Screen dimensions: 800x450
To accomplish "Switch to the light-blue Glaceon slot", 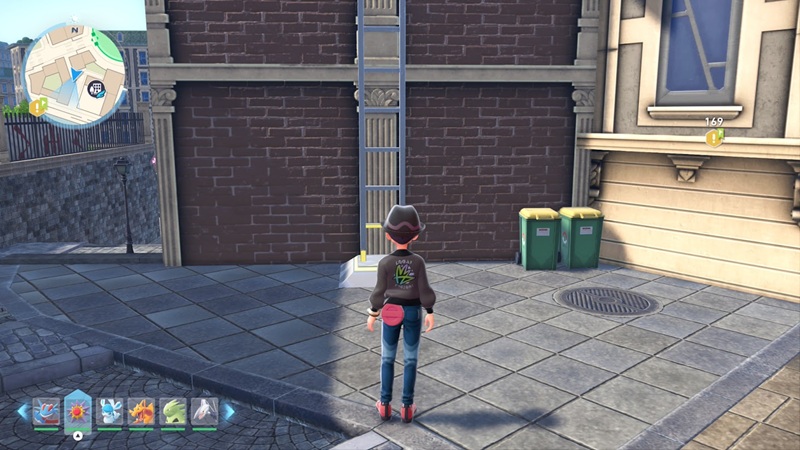I will pyautogui.click(x=110, y=411).
